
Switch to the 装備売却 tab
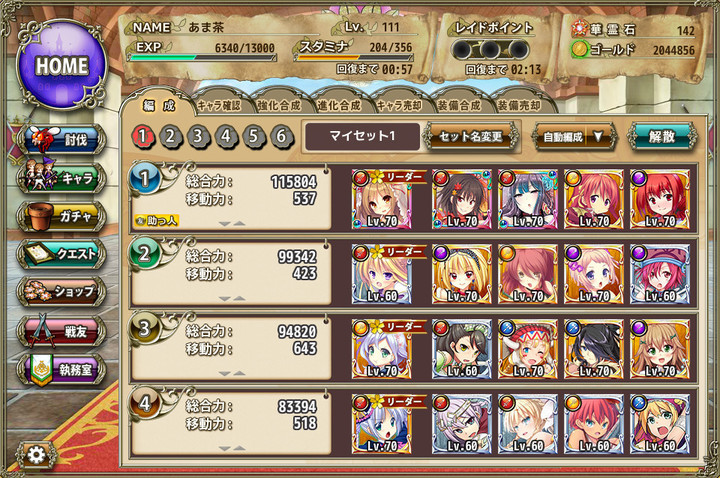coord(521,105)
